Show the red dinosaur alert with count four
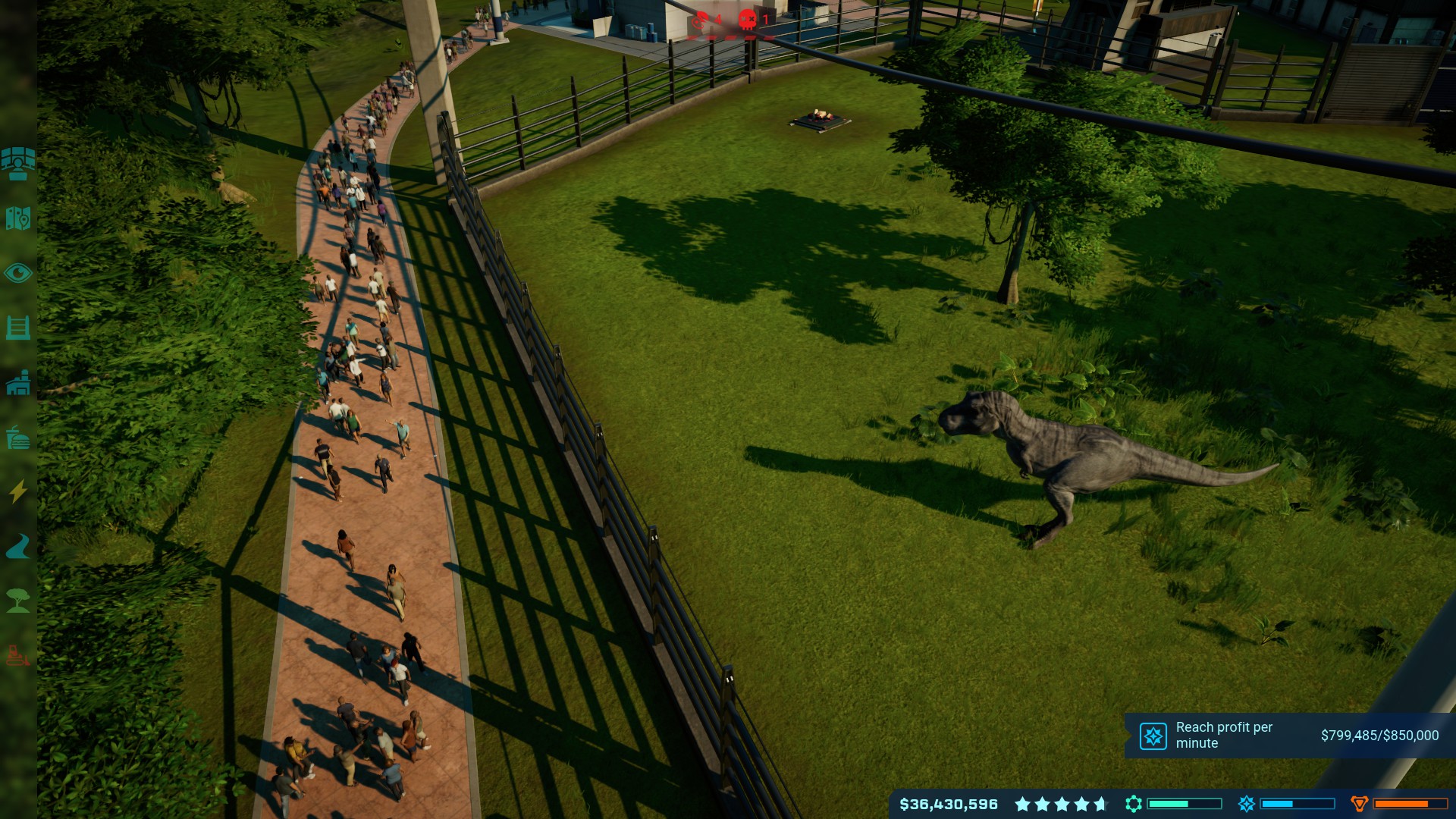Viewport: 1456px width, 819px height. pyautogui.click(x=699, y=21)
